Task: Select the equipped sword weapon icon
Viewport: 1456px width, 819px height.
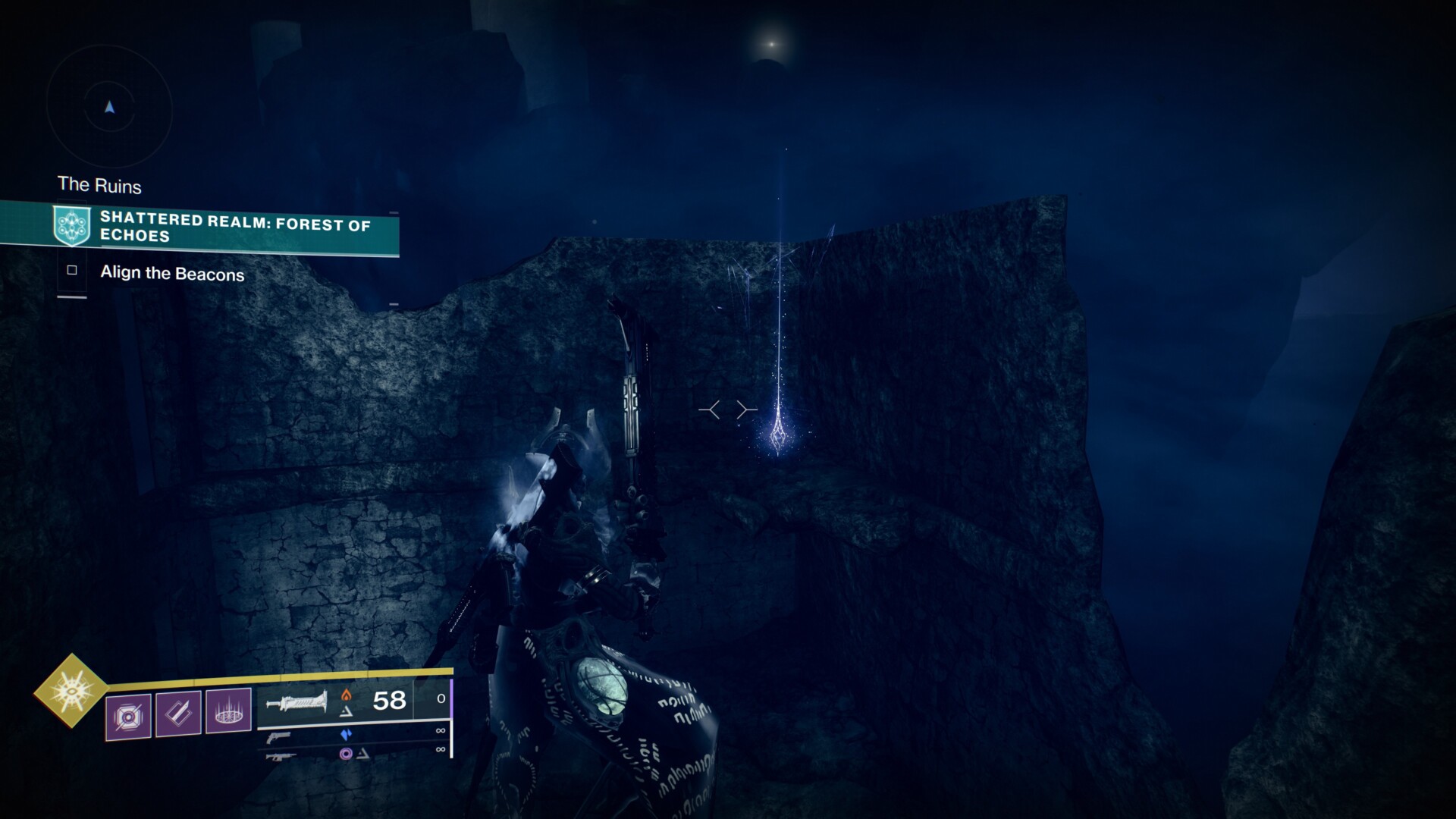Action: click(x=297, y=703)
